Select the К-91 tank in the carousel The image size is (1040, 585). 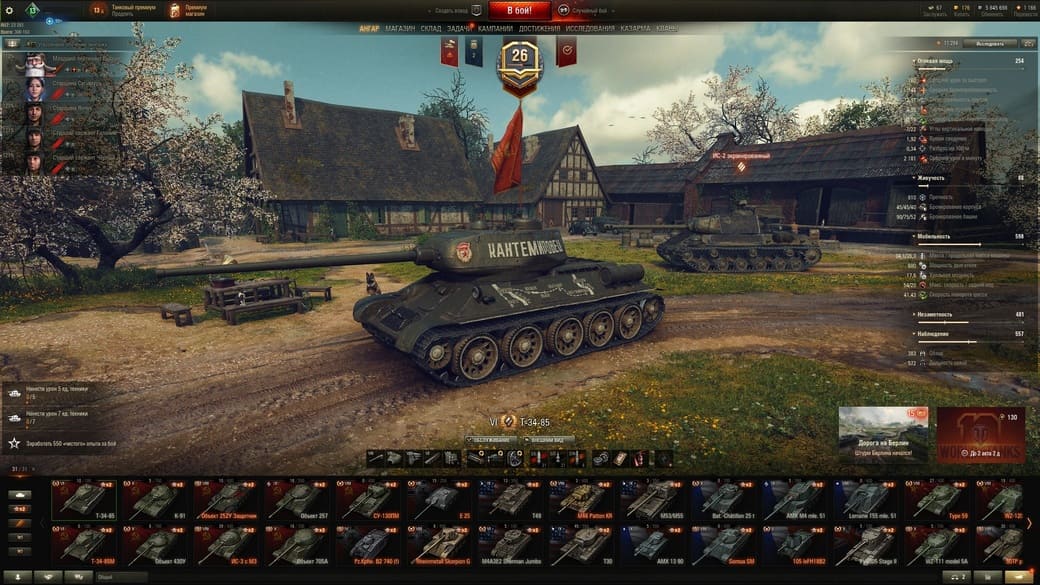click(x=155, y=500)
